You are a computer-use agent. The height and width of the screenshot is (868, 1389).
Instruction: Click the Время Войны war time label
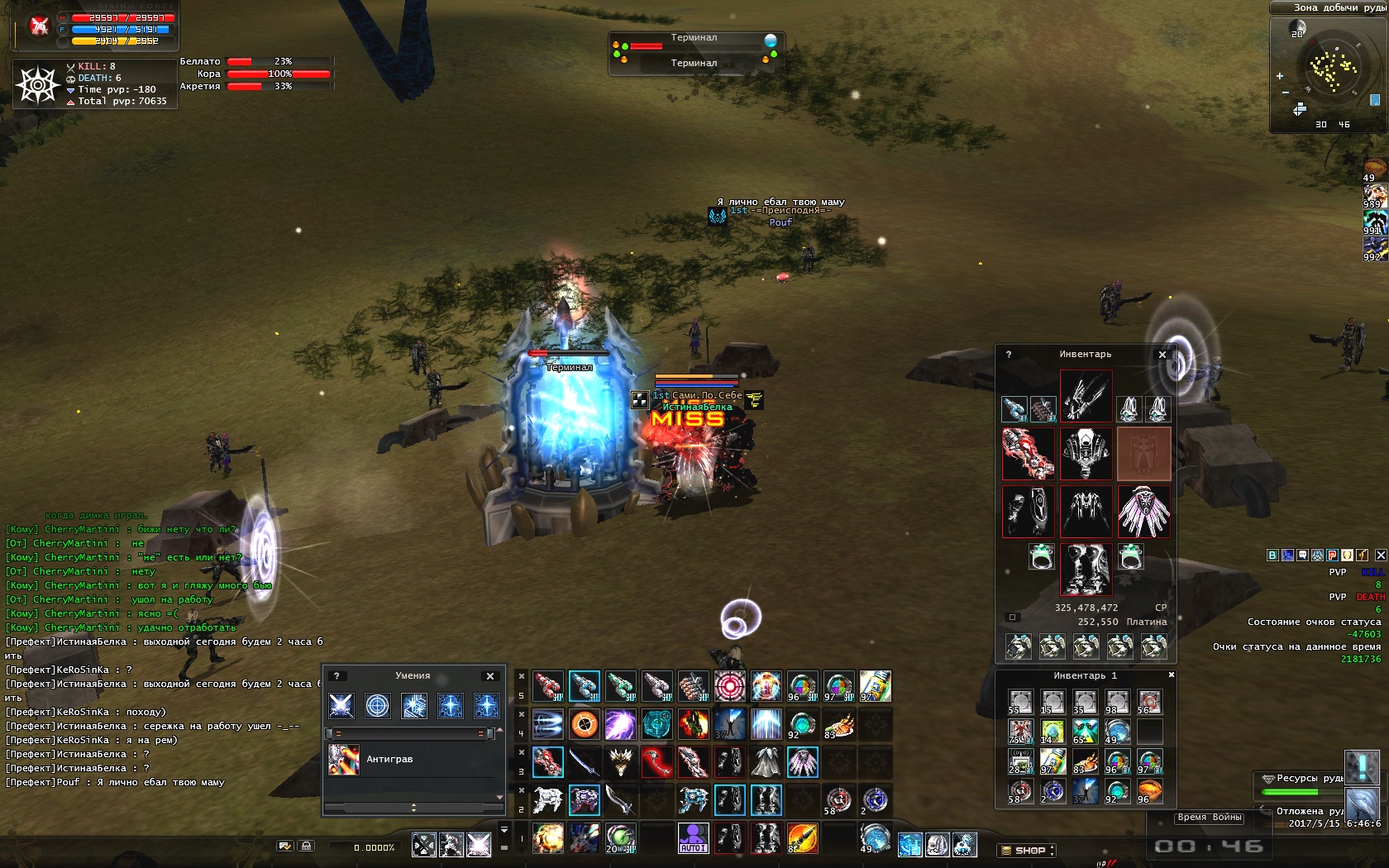tap(1210, 818)
